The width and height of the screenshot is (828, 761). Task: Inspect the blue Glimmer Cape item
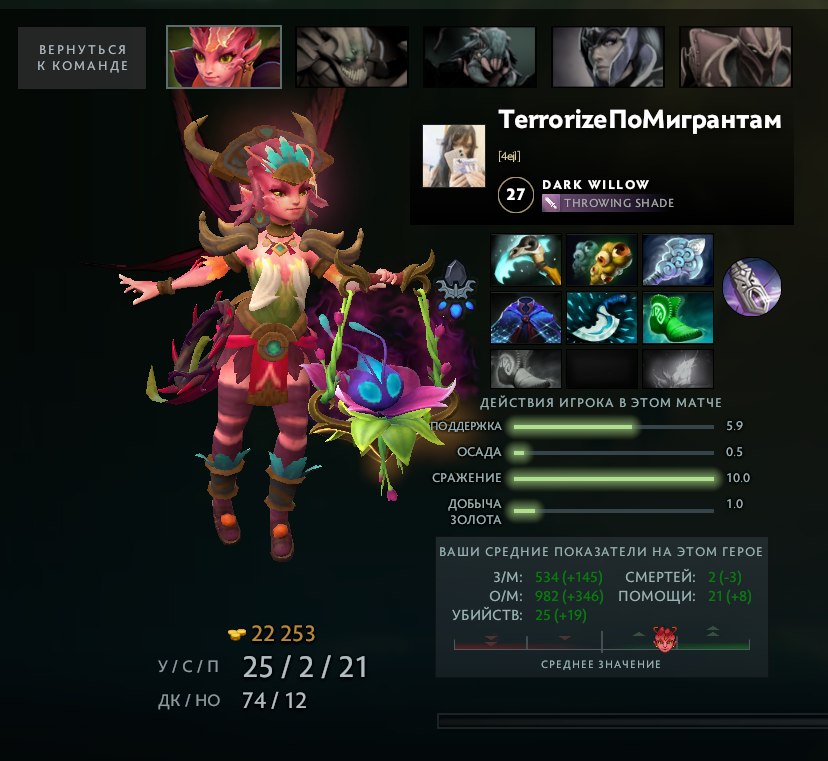pyautogui.click(x=527, y=317)
